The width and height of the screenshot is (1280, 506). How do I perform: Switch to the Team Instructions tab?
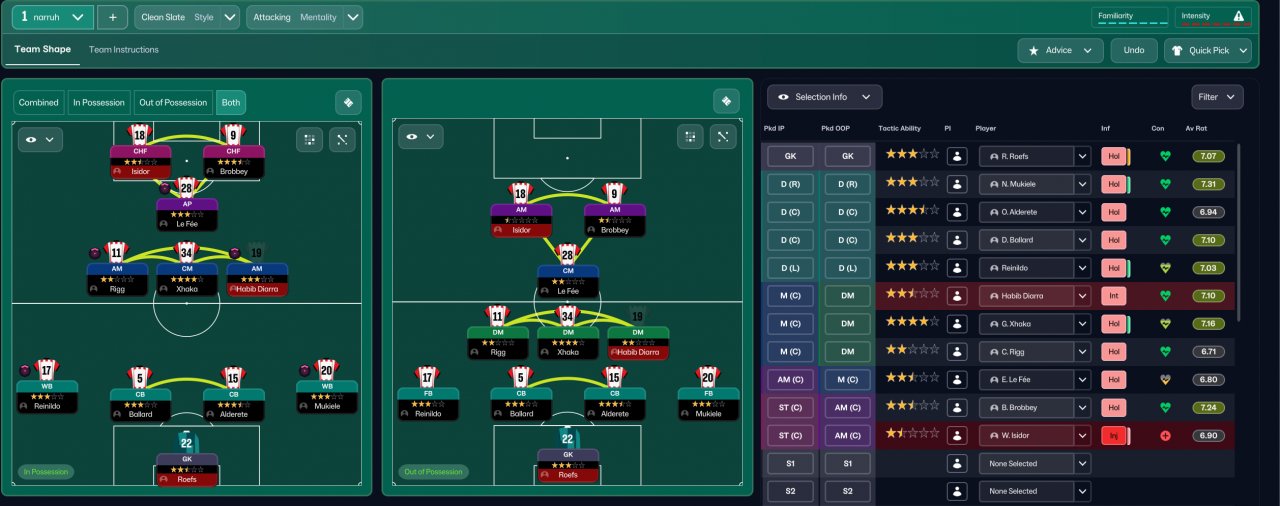pos(123,49)
